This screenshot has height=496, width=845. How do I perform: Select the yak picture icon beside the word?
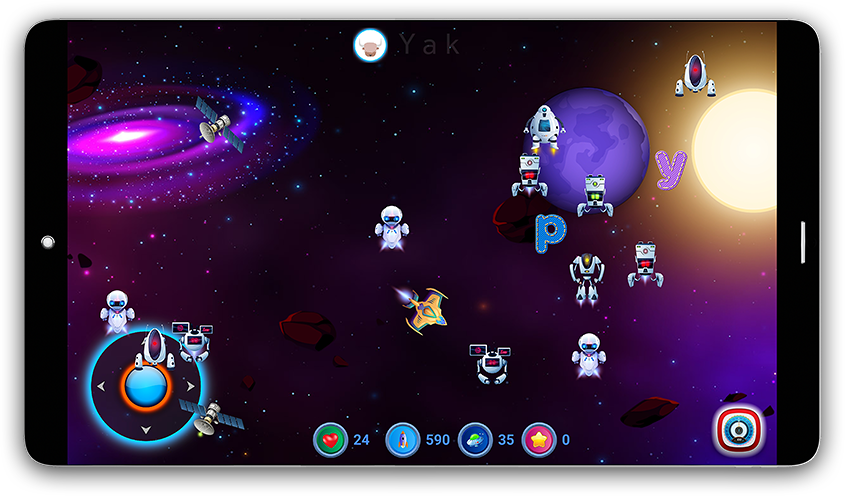click(370, 45)
